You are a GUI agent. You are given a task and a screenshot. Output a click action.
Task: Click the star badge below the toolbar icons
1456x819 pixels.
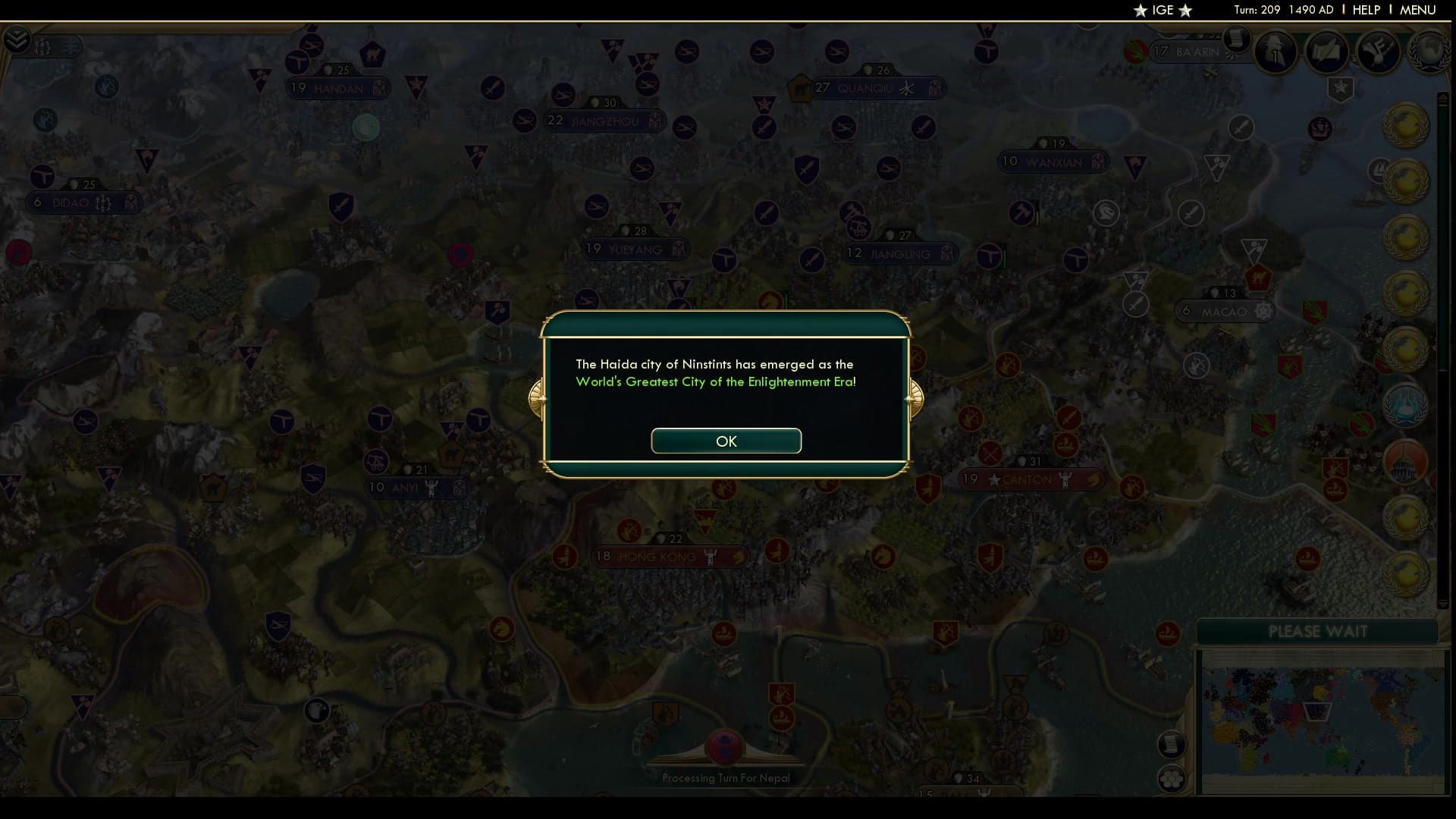(x=1341, y=89)
